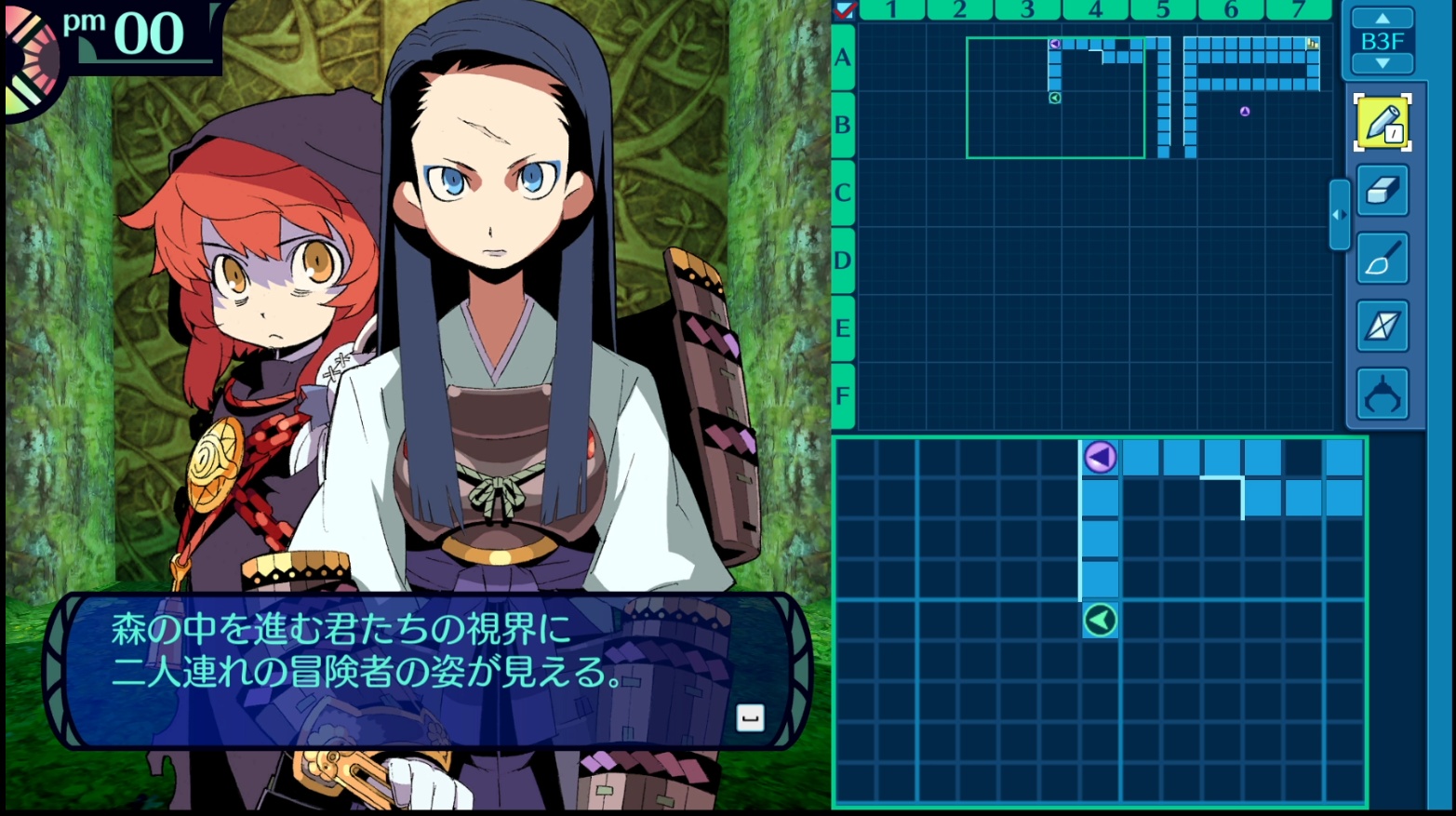Click the green party arrow on the zoomed map
This screenshot has height=816, width=1456.
tap(1100, 620)
